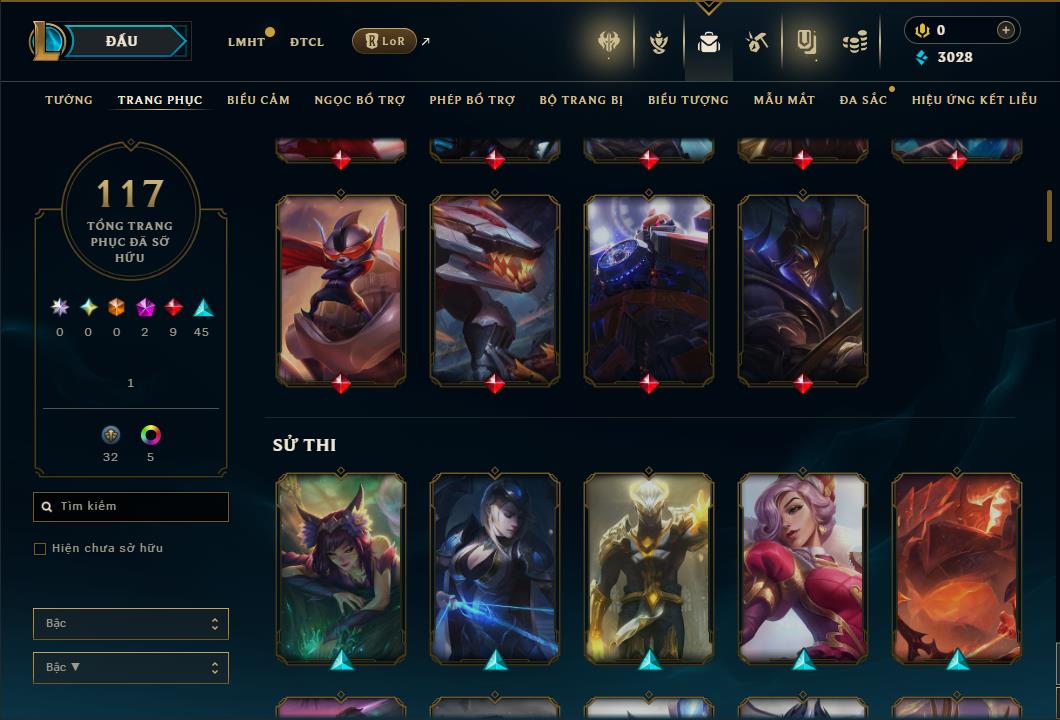Open the BỘ TRANG BỊ tab

tap(581, 100)
